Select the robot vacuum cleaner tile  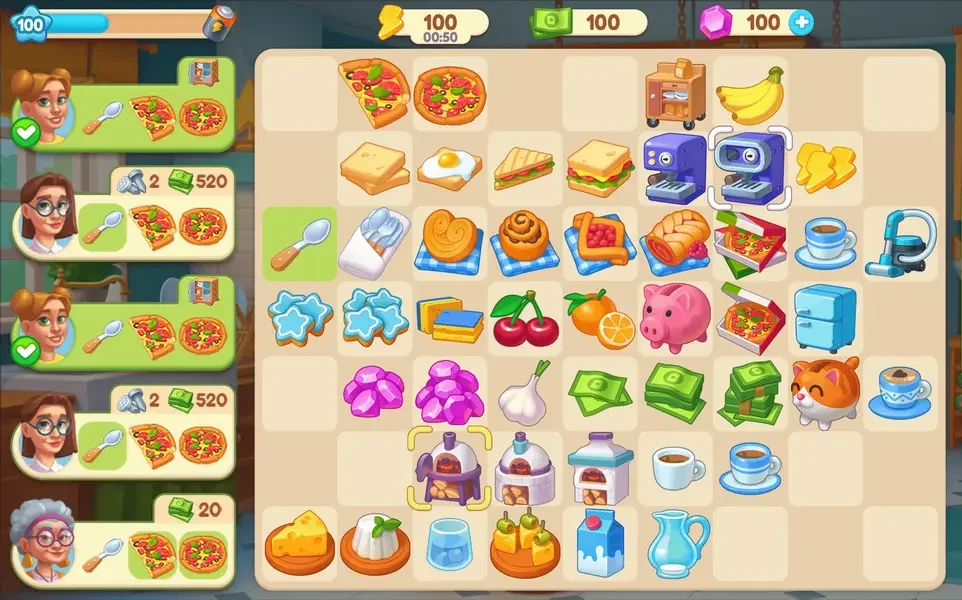(x=900, y=242)
